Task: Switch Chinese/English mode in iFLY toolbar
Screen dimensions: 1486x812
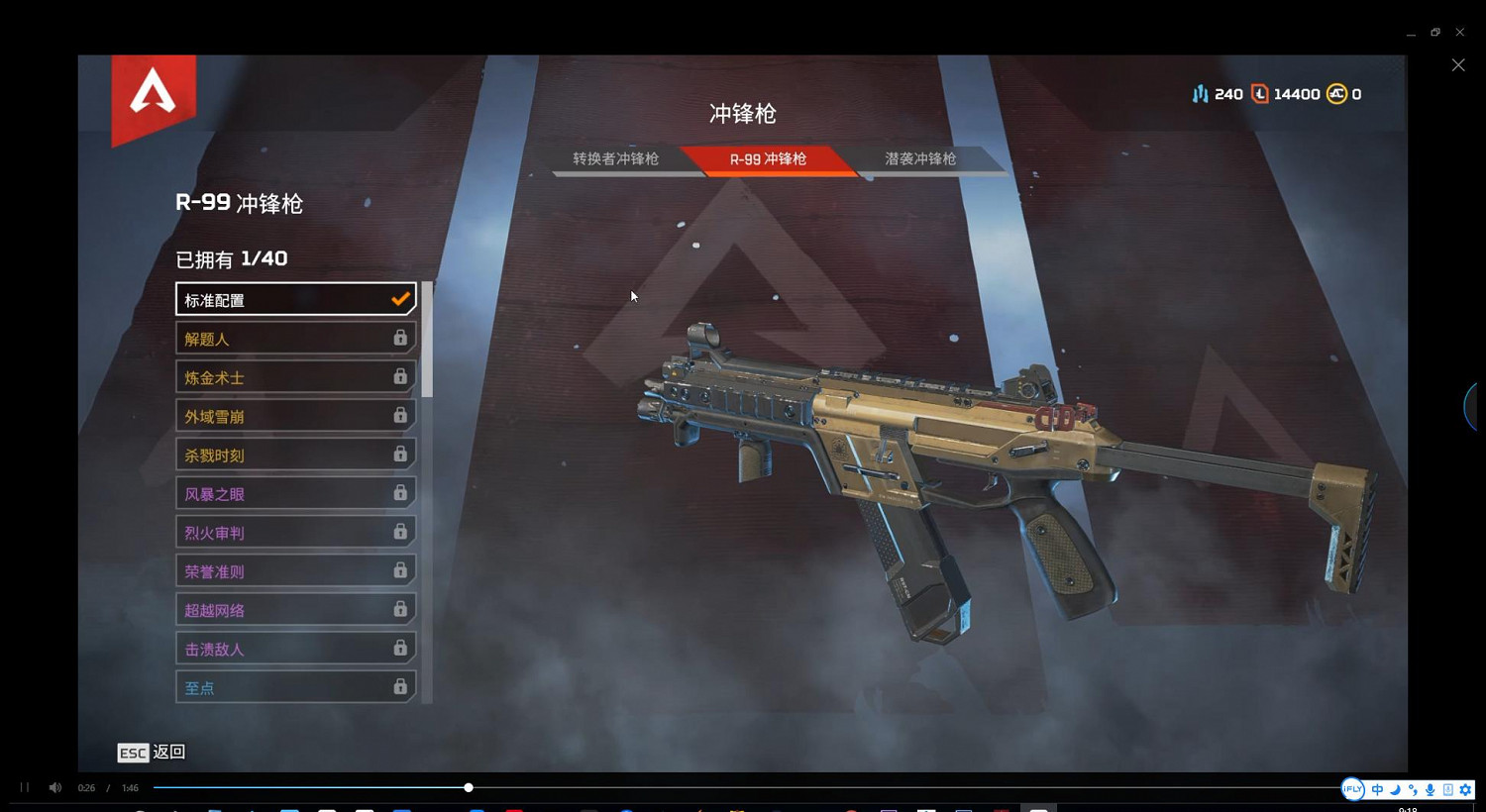Action: click(1377, 789)
